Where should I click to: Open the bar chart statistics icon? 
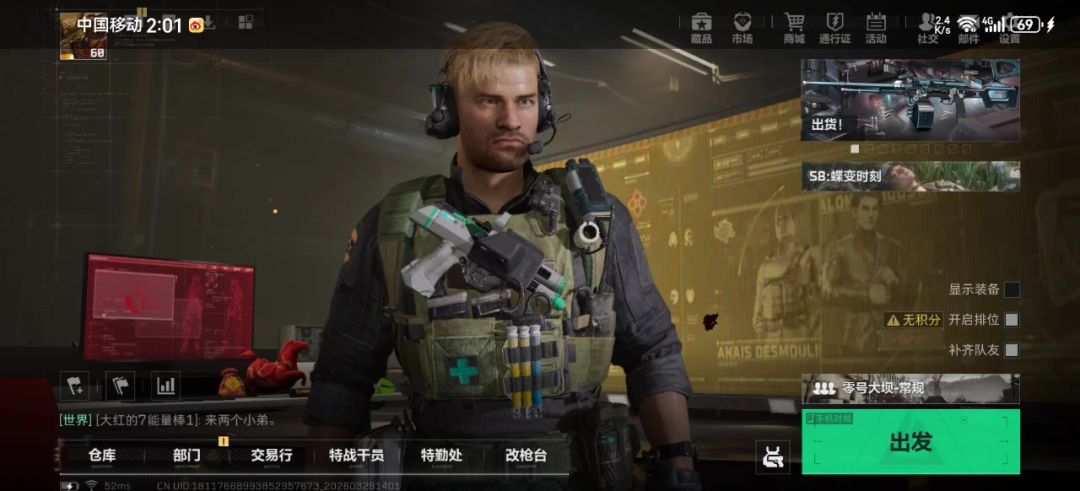click(165, 385)
